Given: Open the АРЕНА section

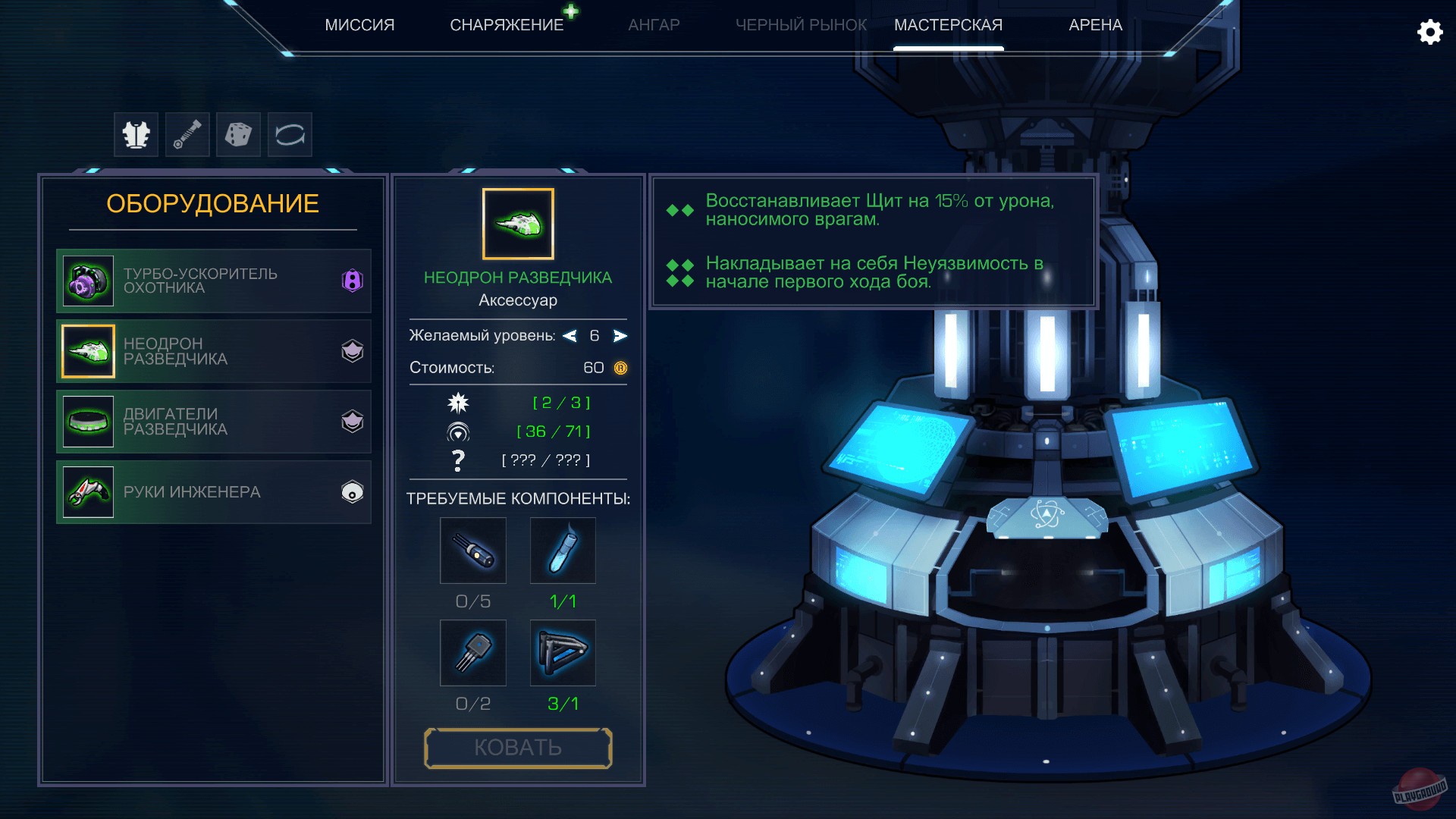Looking at the screenshot, I should coord(1093,24).
